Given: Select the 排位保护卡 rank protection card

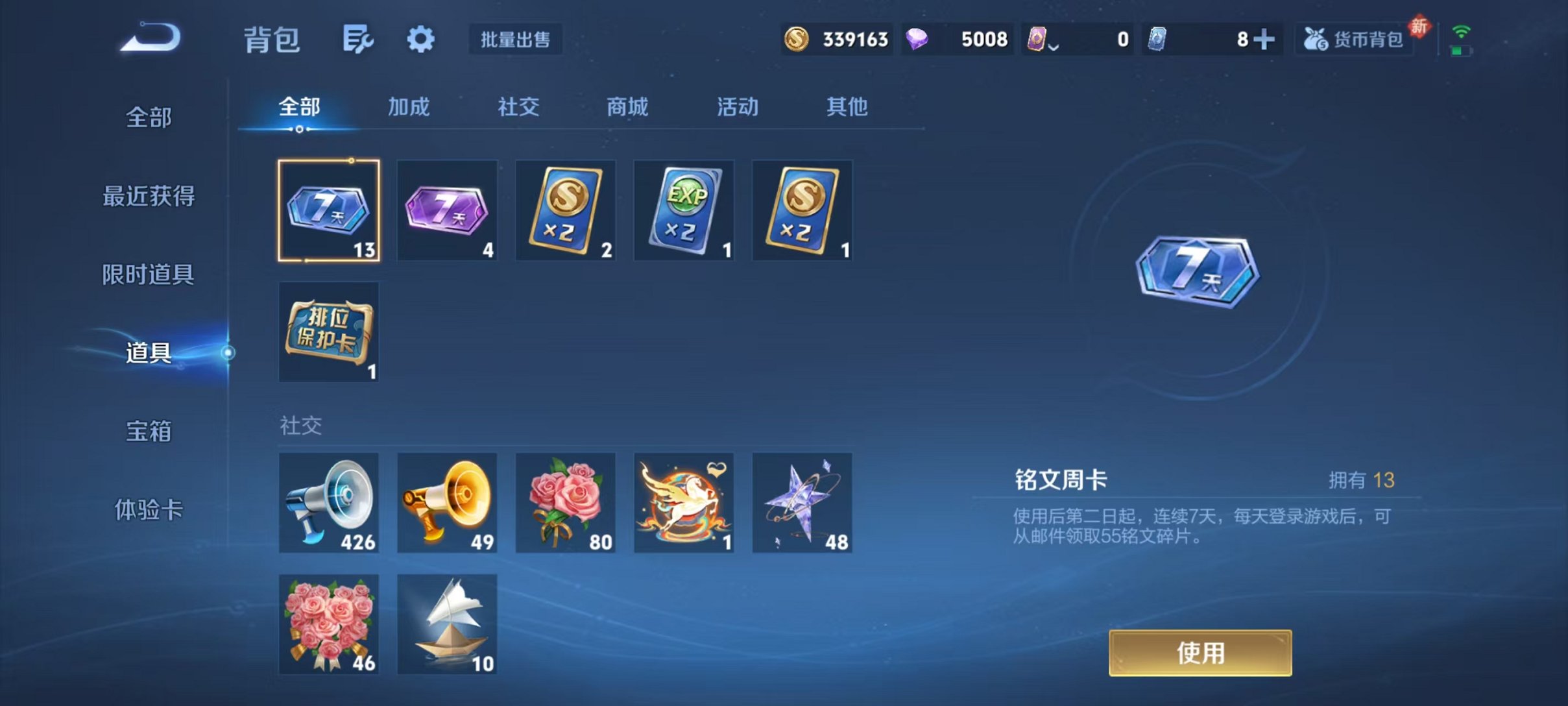Looking at the screenshot, I should tap(328, 332).
